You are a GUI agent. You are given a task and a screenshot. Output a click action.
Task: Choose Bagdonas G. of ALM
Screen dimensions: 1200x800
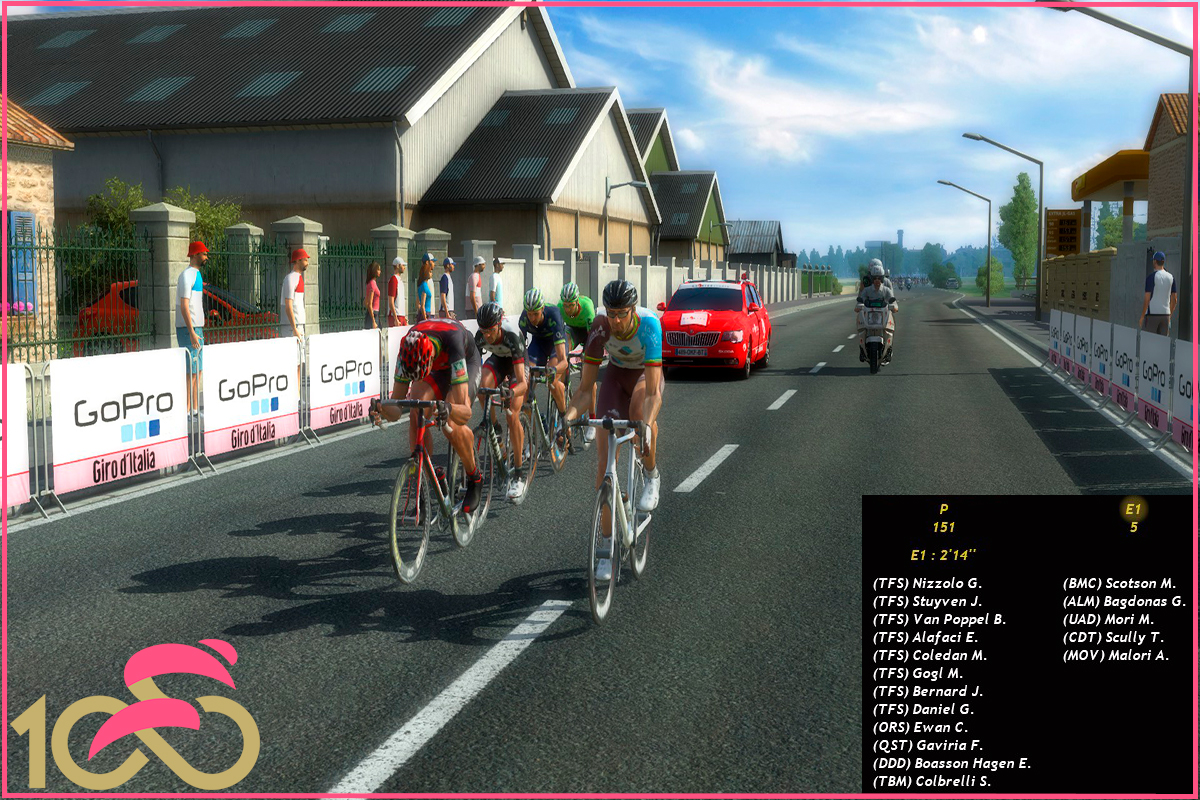pyautogui.click(x=1123, y=601)
